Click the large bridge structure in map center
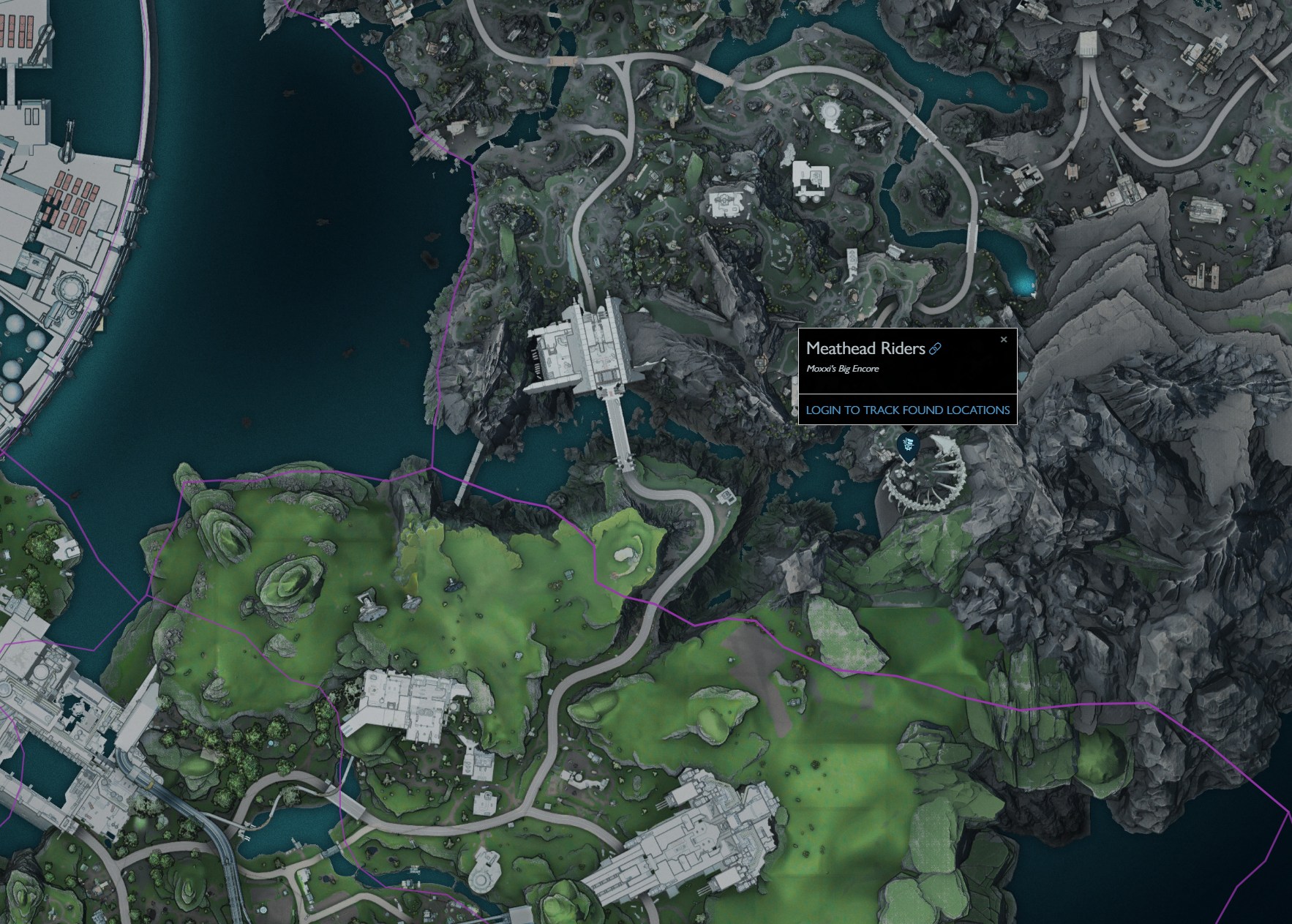 tap(585, 344)
